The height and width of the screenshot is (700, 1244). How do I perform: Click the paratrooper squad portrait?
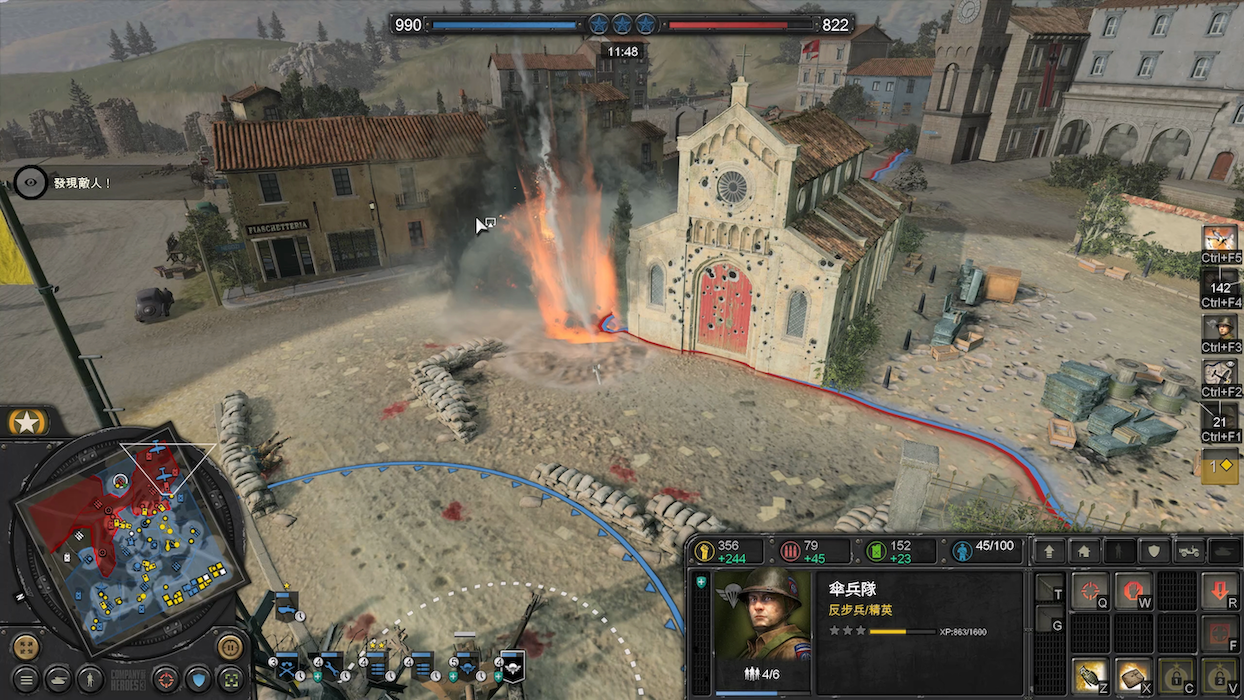(761, 615)
